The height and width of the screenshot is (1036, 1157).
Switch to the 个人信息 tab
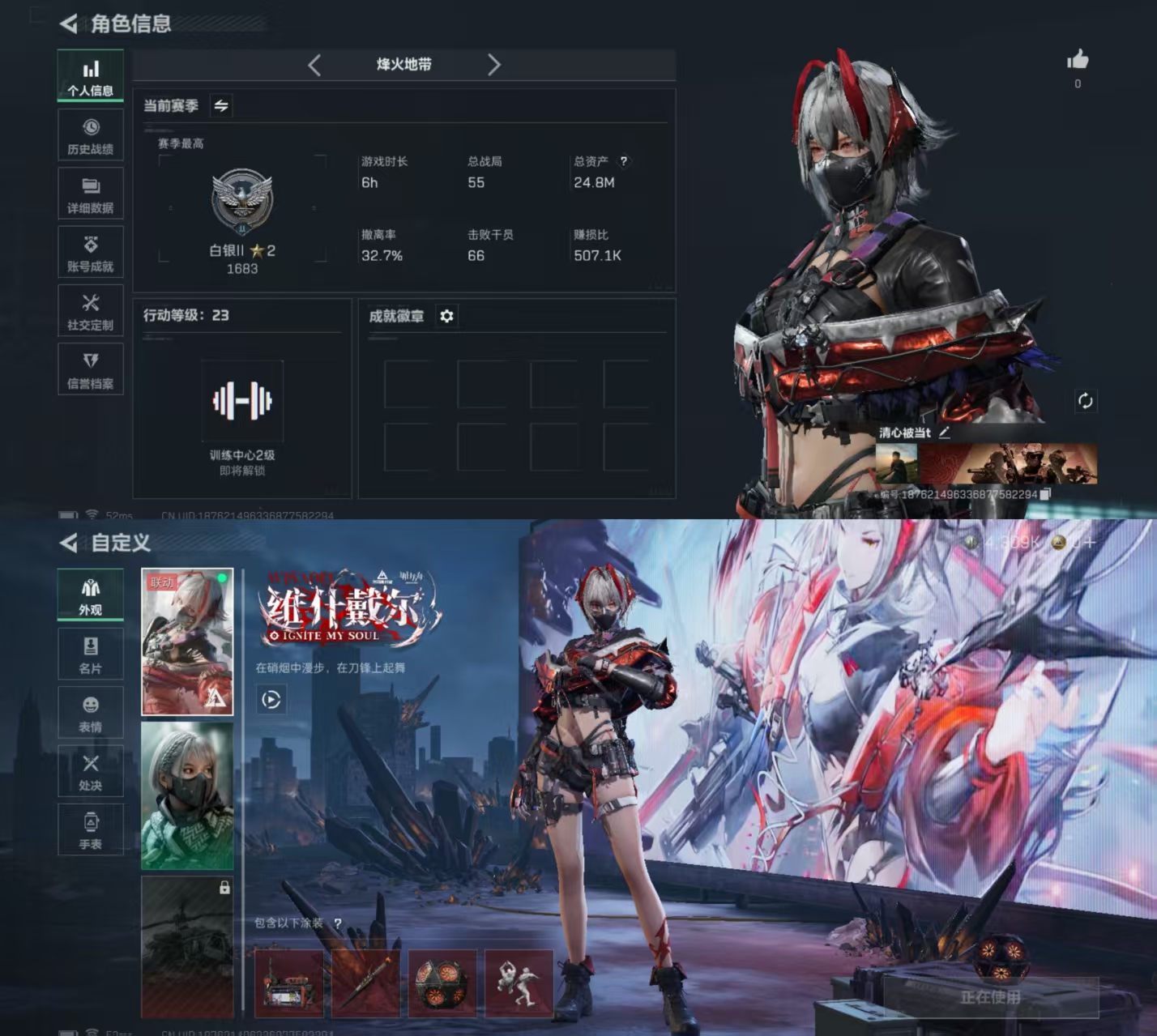point(90,75)
